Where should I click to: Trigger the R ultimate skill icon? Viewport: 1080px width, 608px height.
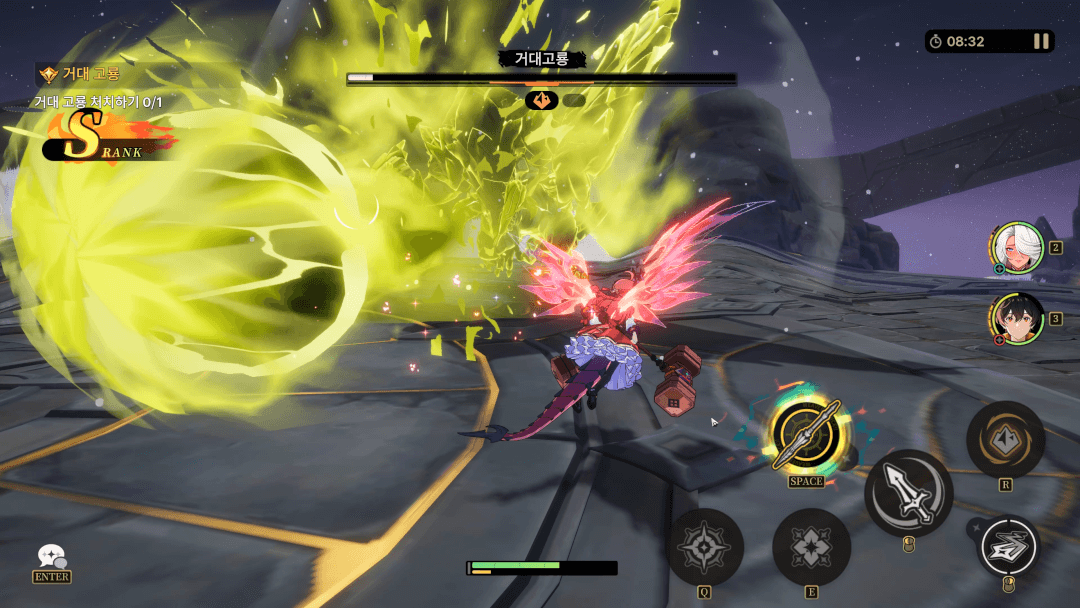(1005, 440)
